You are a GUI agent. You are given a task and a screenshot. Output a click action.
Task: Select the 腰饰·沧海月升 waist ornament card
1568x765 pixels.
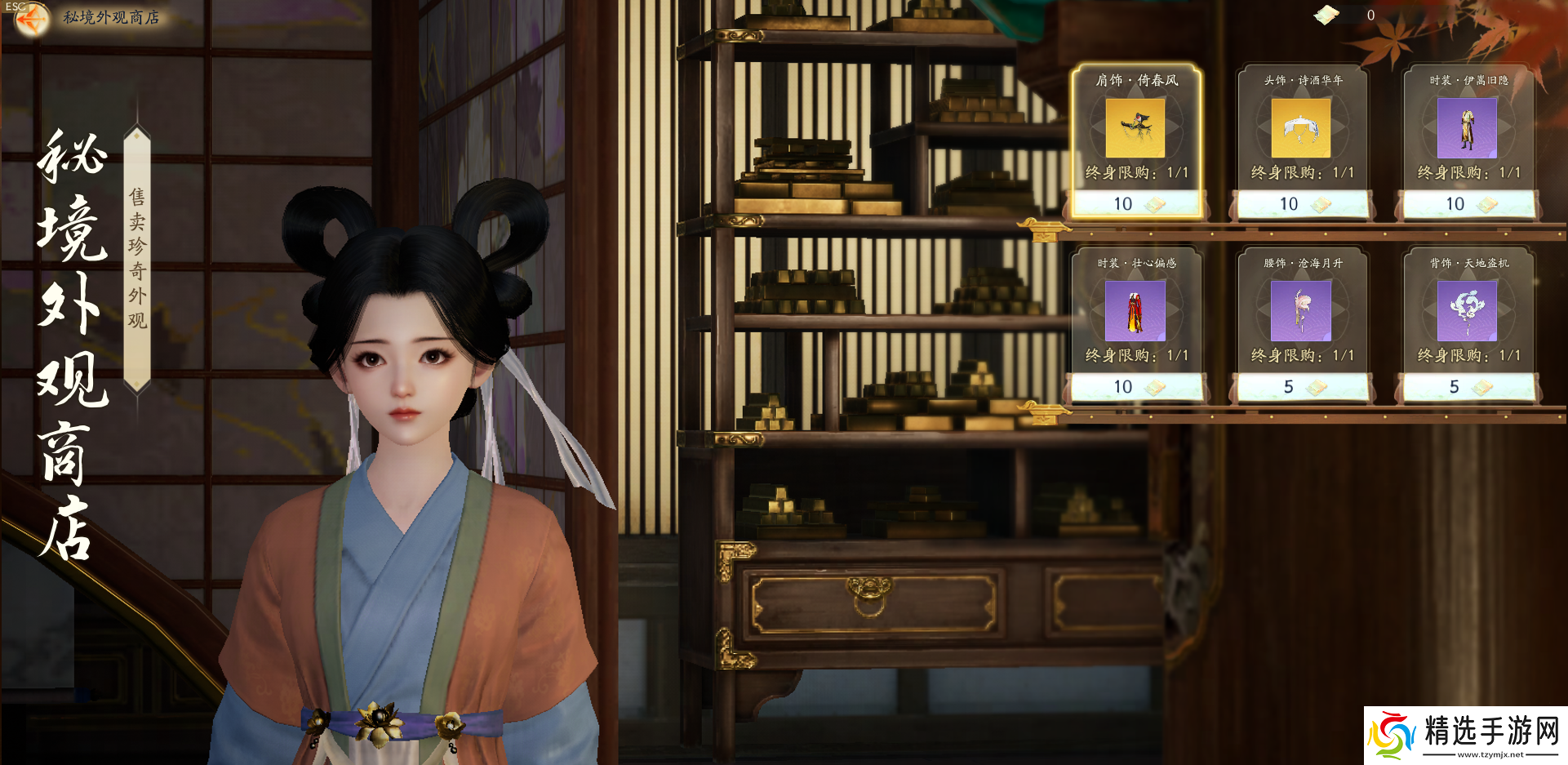1301,311
